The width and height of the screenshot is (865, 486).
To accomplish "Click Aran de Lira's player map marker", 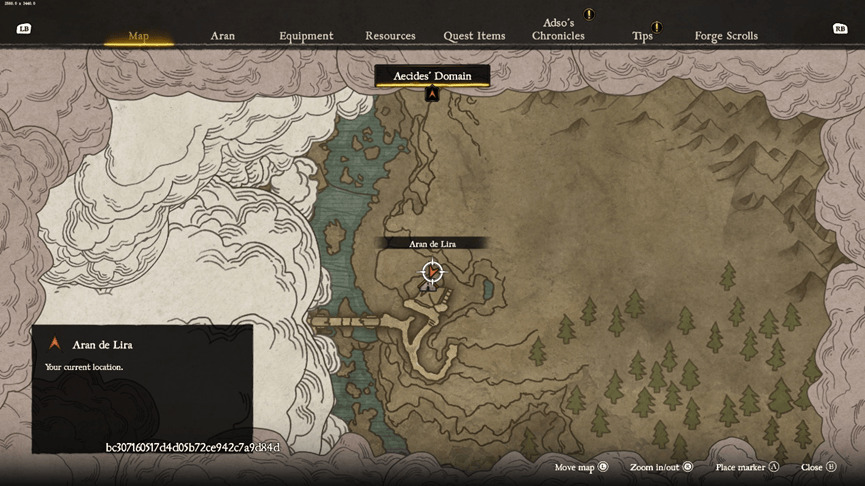I will point(432,271).
